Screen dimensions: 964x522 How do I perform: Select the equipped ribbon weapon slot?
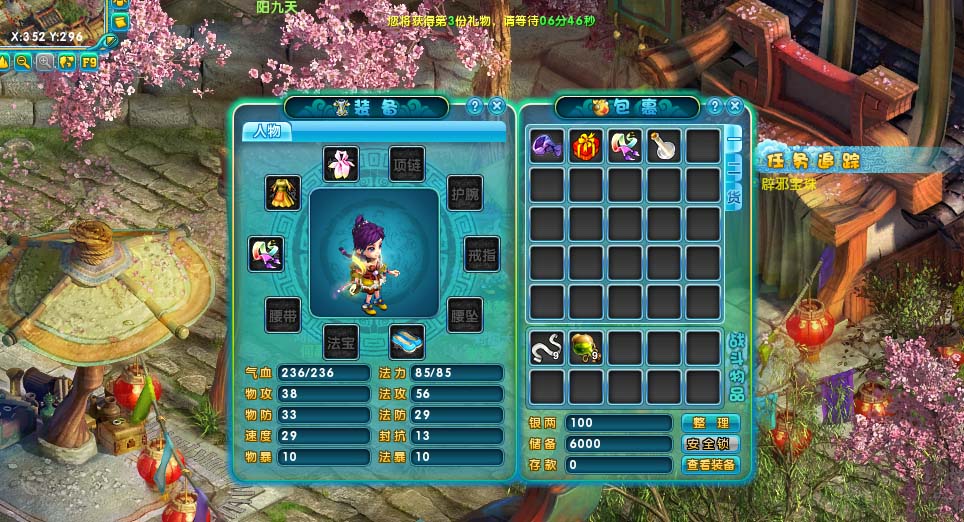[x=266, y=254]
